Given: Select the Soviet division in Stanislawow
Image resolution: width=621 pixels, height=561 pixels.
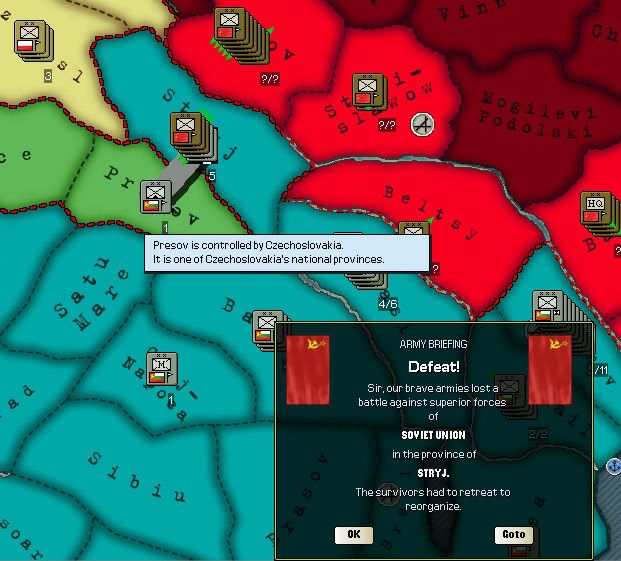Looking at the screenshot, I should pos(367,92).
